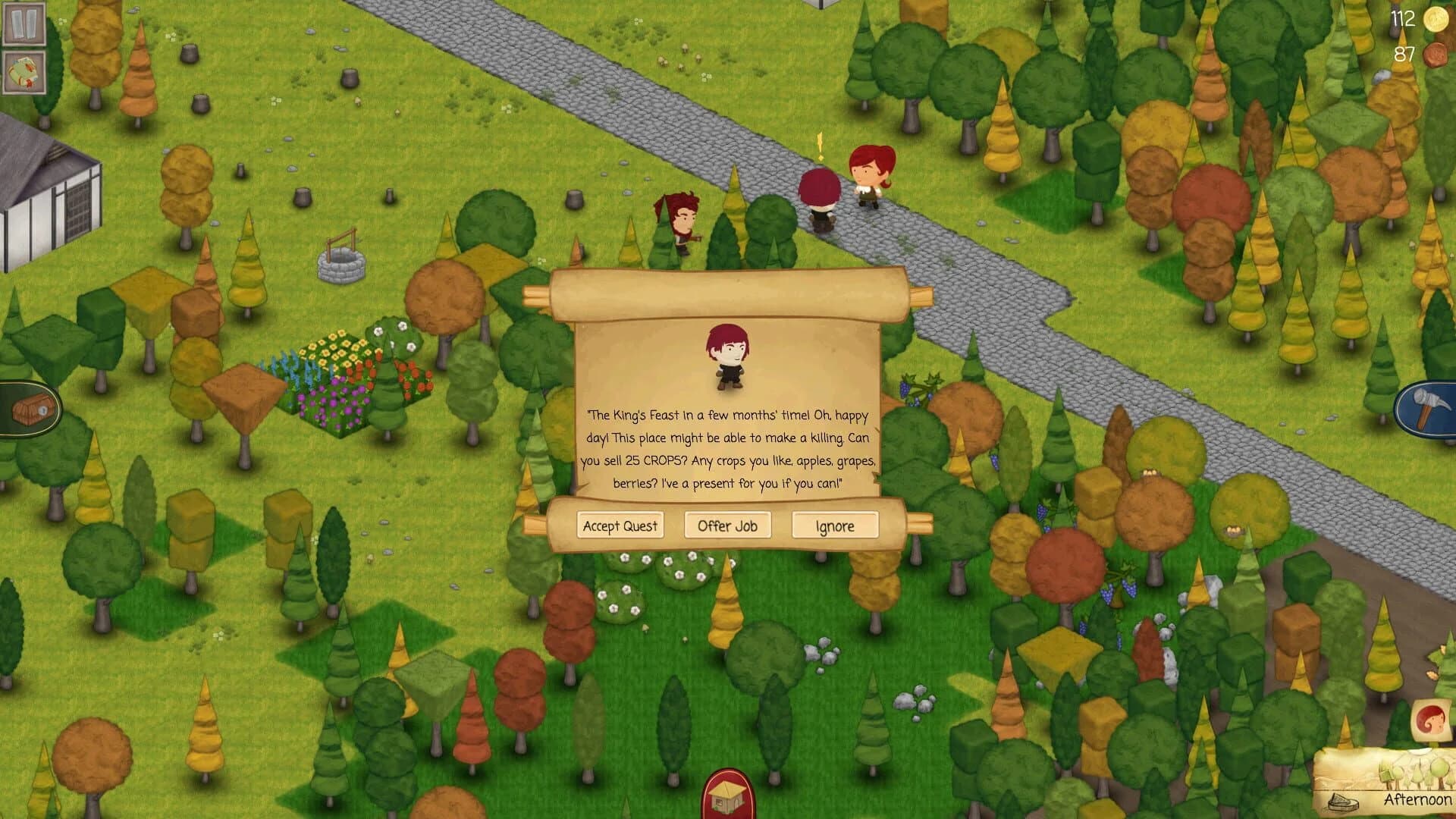Open the map overview icon
The image size is (1456, 819).
click(23, 72)
